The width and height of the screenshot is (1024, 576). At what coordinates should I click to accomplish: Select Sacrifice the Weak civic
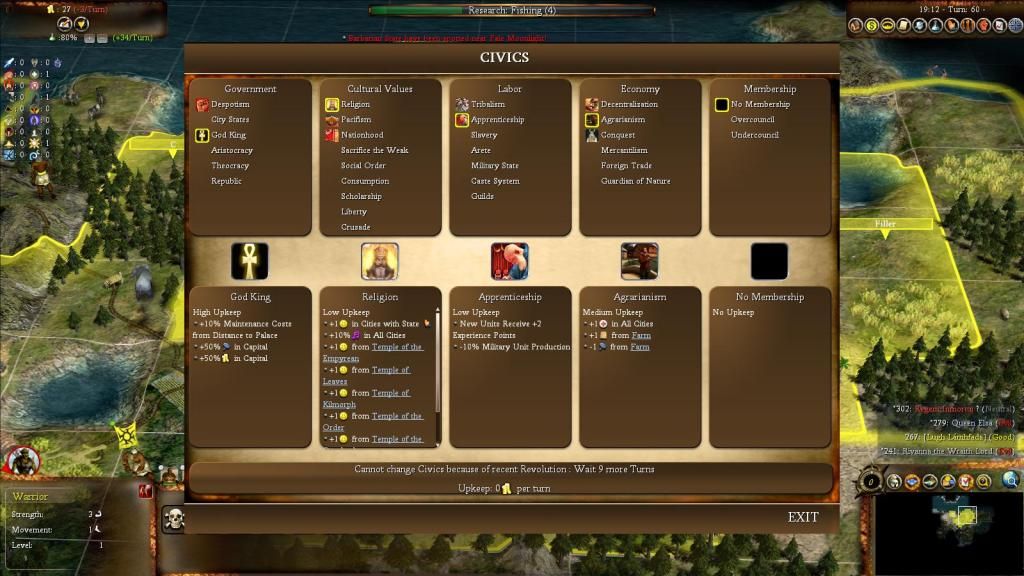374,150
